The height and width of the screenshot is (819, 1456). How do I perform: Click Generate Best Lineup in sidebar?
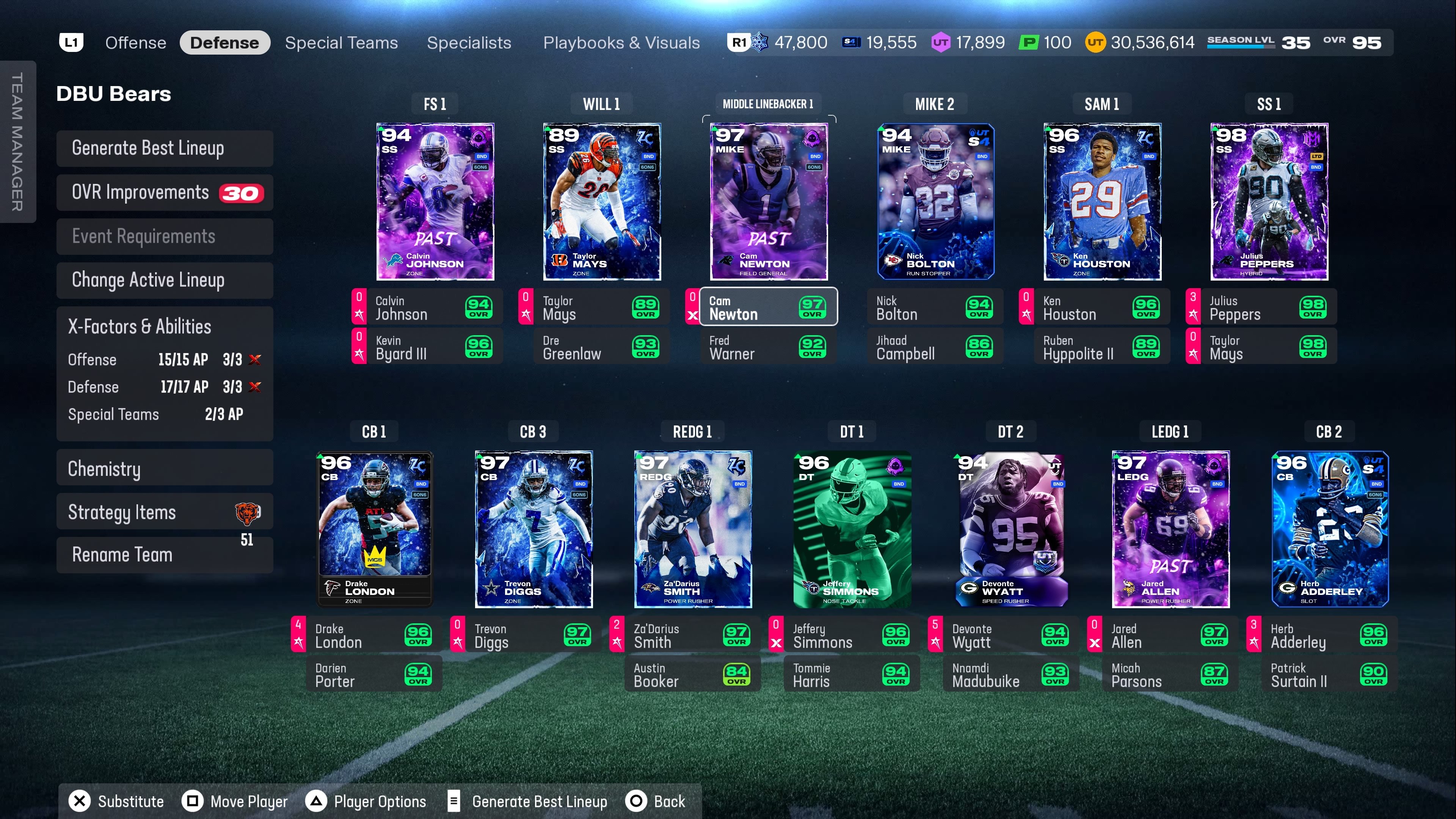[165, 148]
